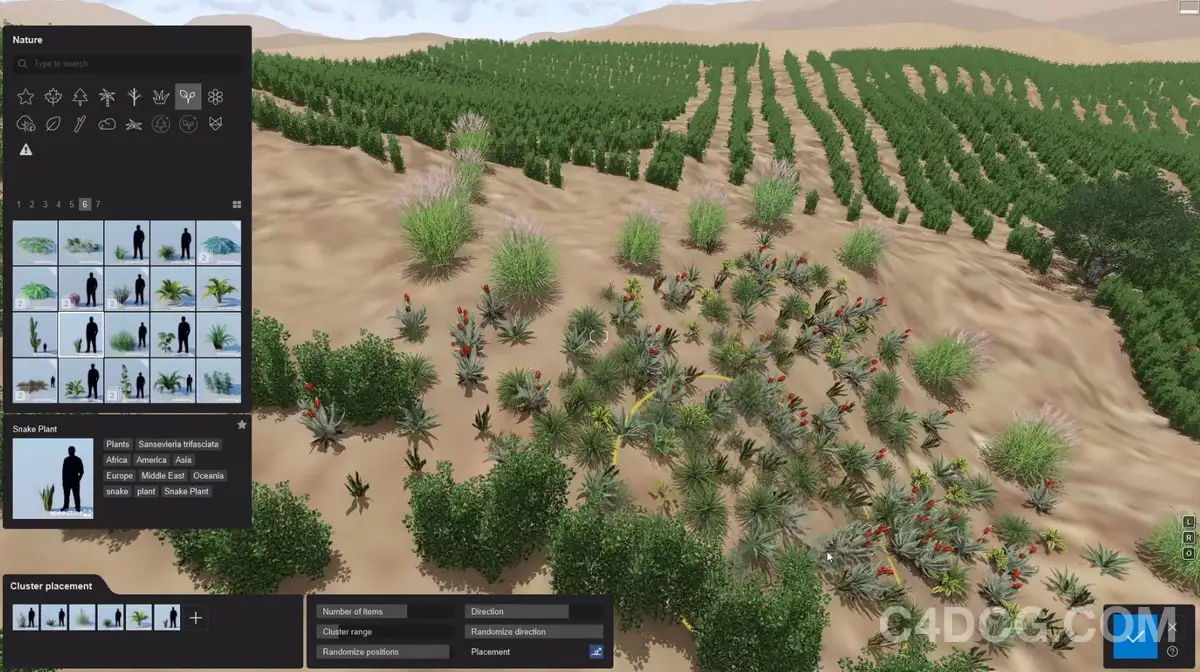
Task: Open the favorites star category
Action: (x=26, y=97)
